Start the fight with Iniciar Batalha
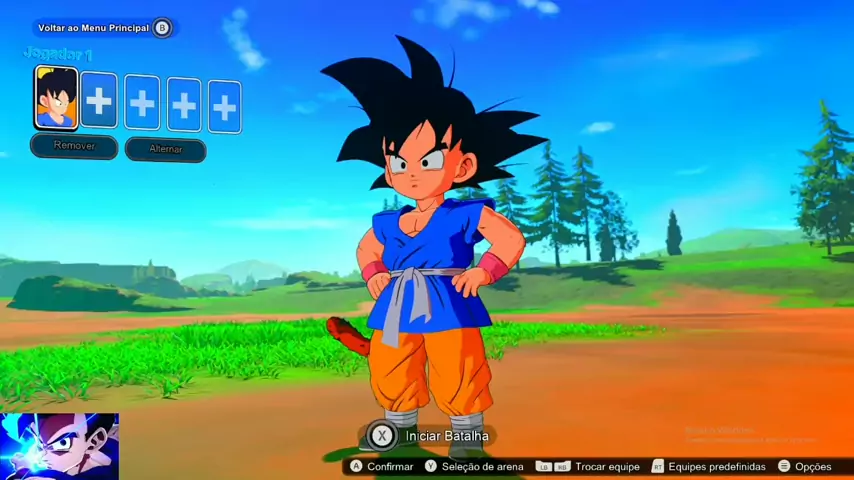 (430, 436)
